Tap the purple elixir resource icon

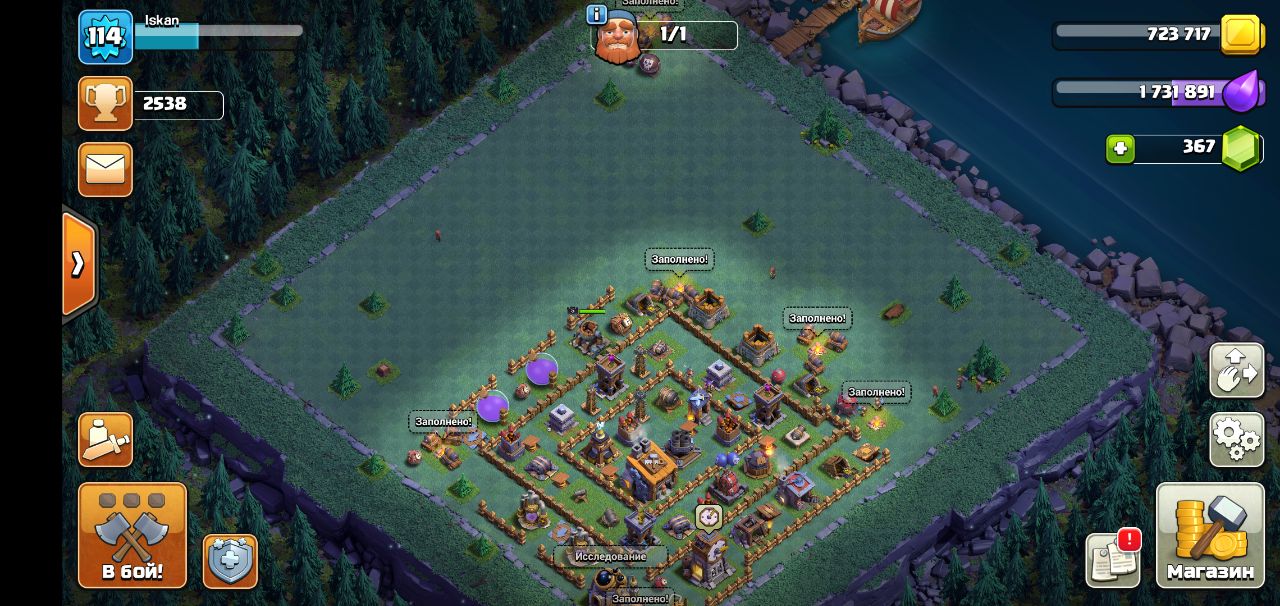1241,92
